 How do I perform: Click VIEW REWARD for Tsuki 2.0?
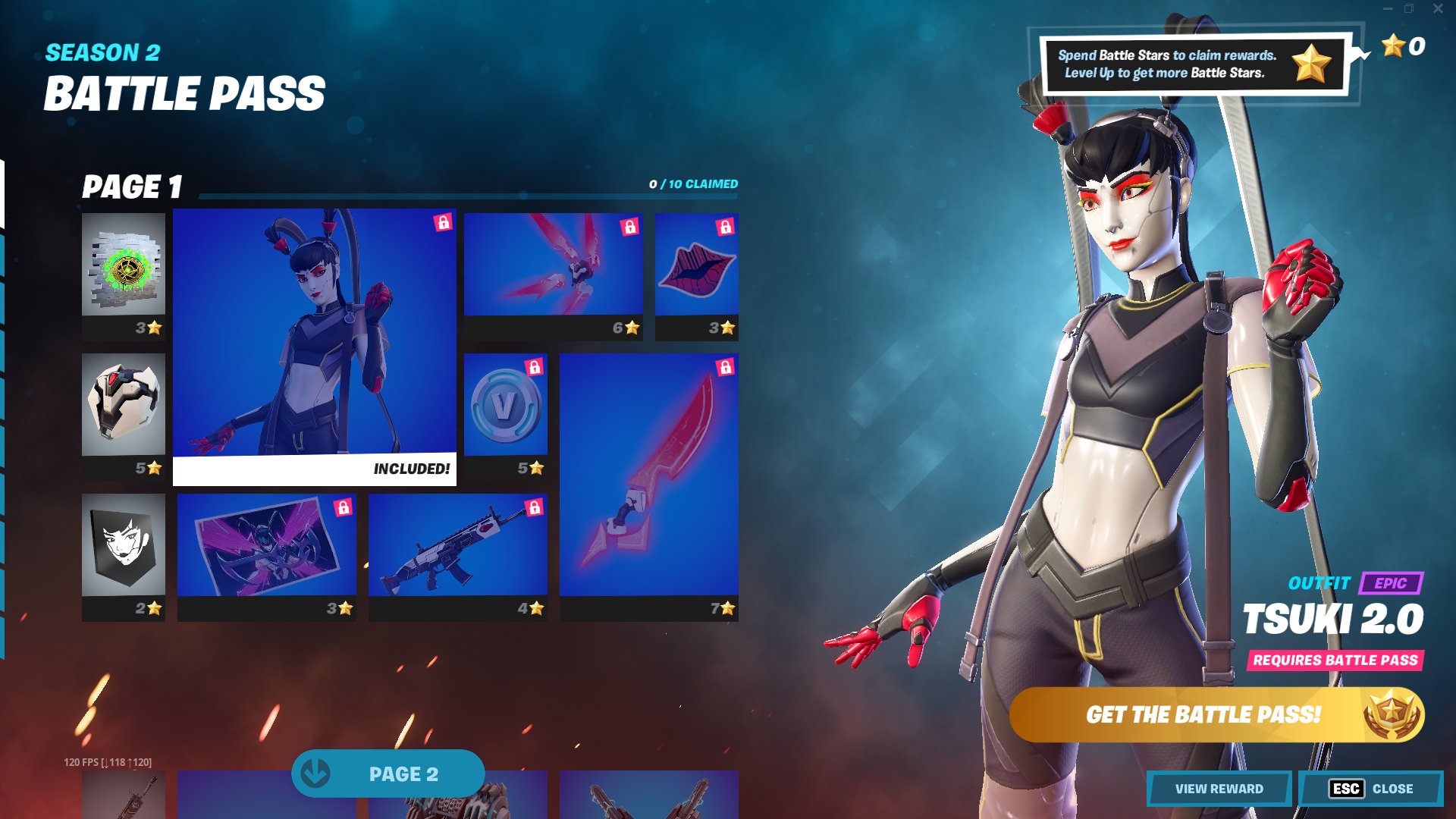point(1217,789)
